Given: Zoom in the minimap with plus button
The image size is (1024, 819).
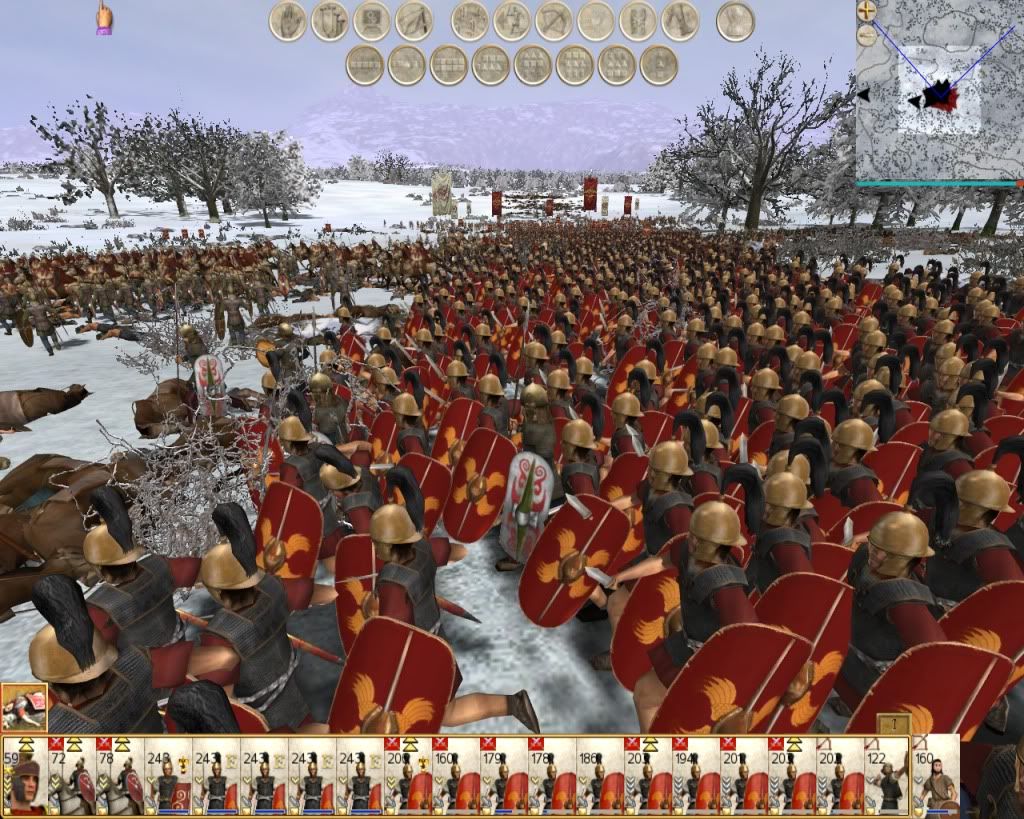Looking at the screenshot, I should tap(867, 11).
